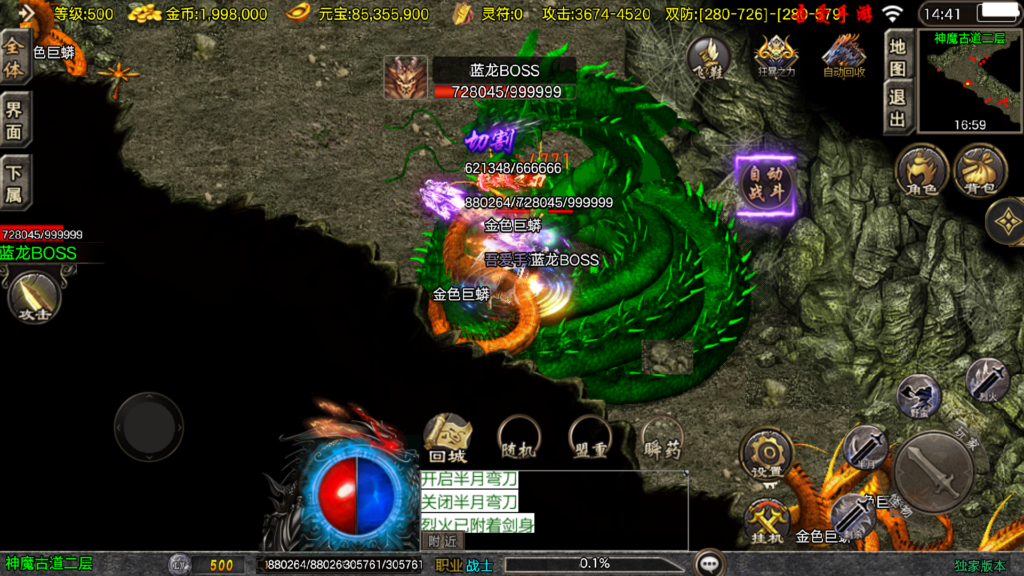Open the chat bubble button
1024x576 pixels.
click(x=711, y=563)
